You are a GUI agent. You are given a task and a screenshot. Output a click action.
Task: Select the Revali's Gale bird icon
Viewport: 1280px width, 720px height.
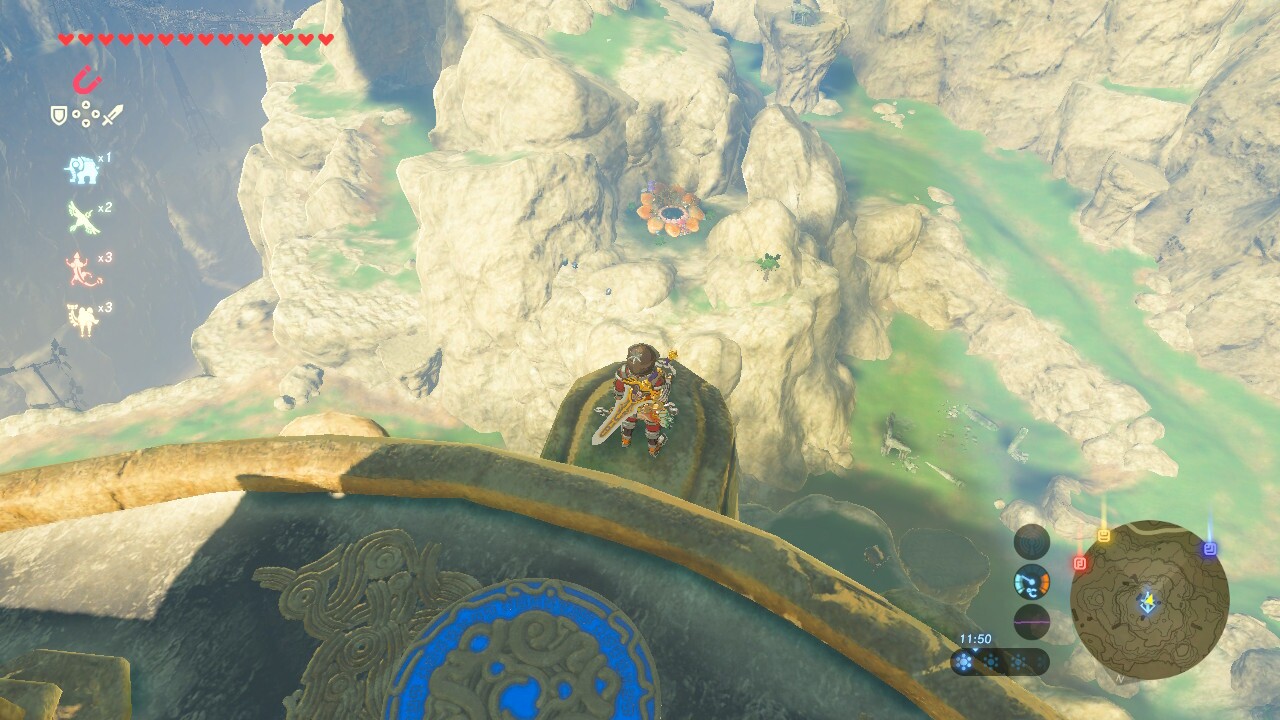tap(82, 217)
